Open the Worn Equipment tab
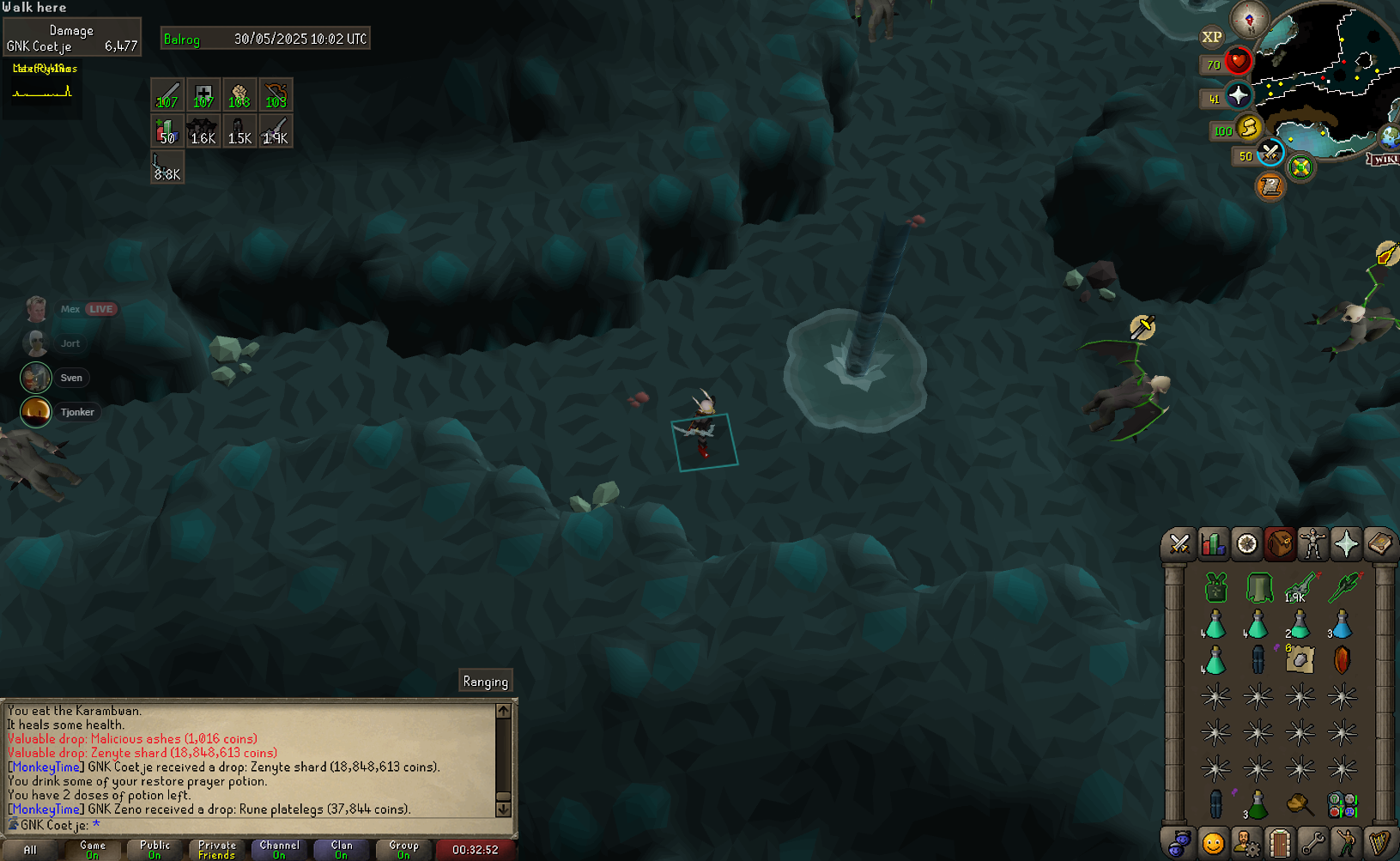Viewport: 1400px width, 861px height. click(x=1312, y=544)
